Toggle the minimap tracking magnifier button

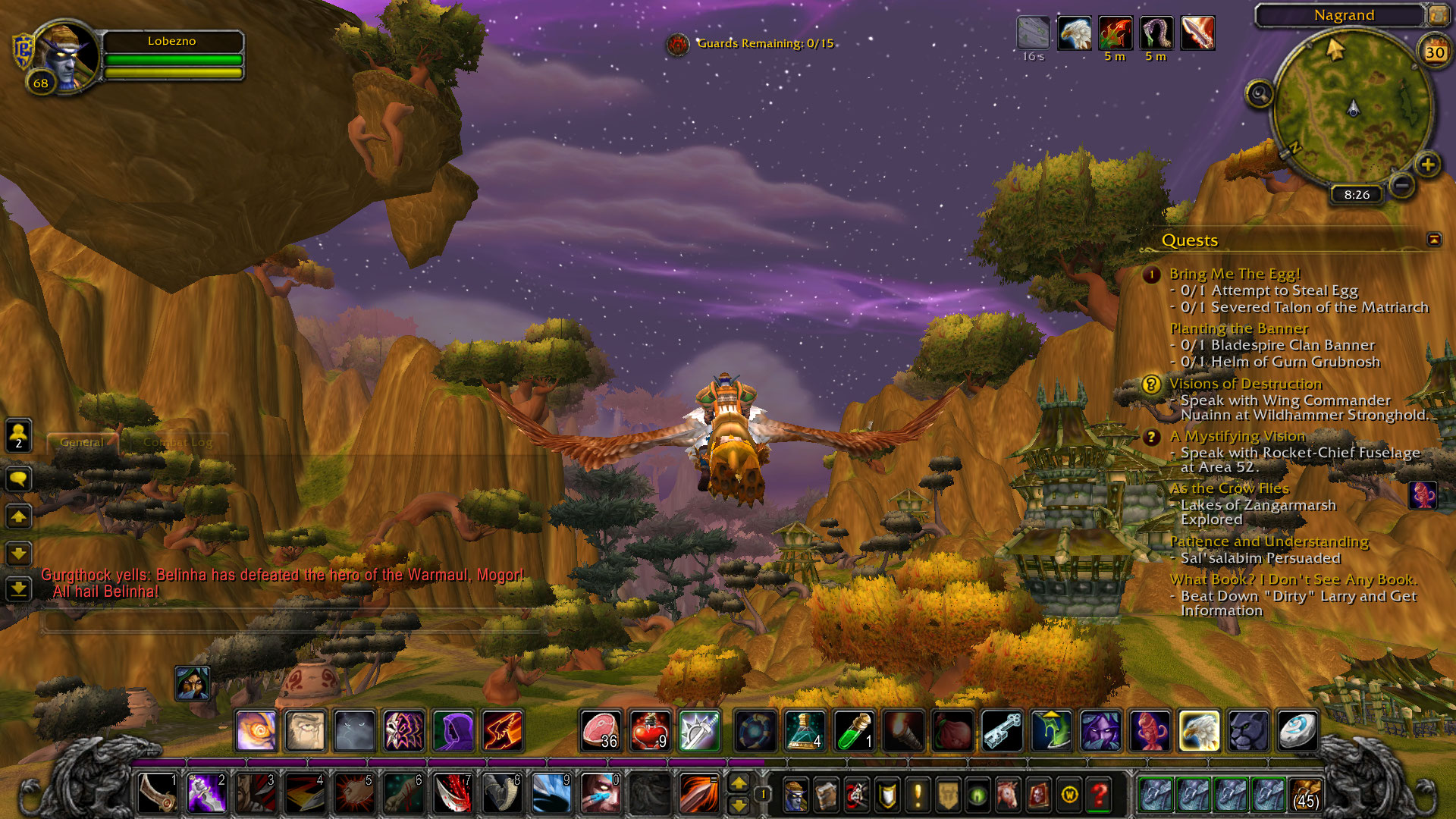pyautogui.click(x=1260, y=94)
